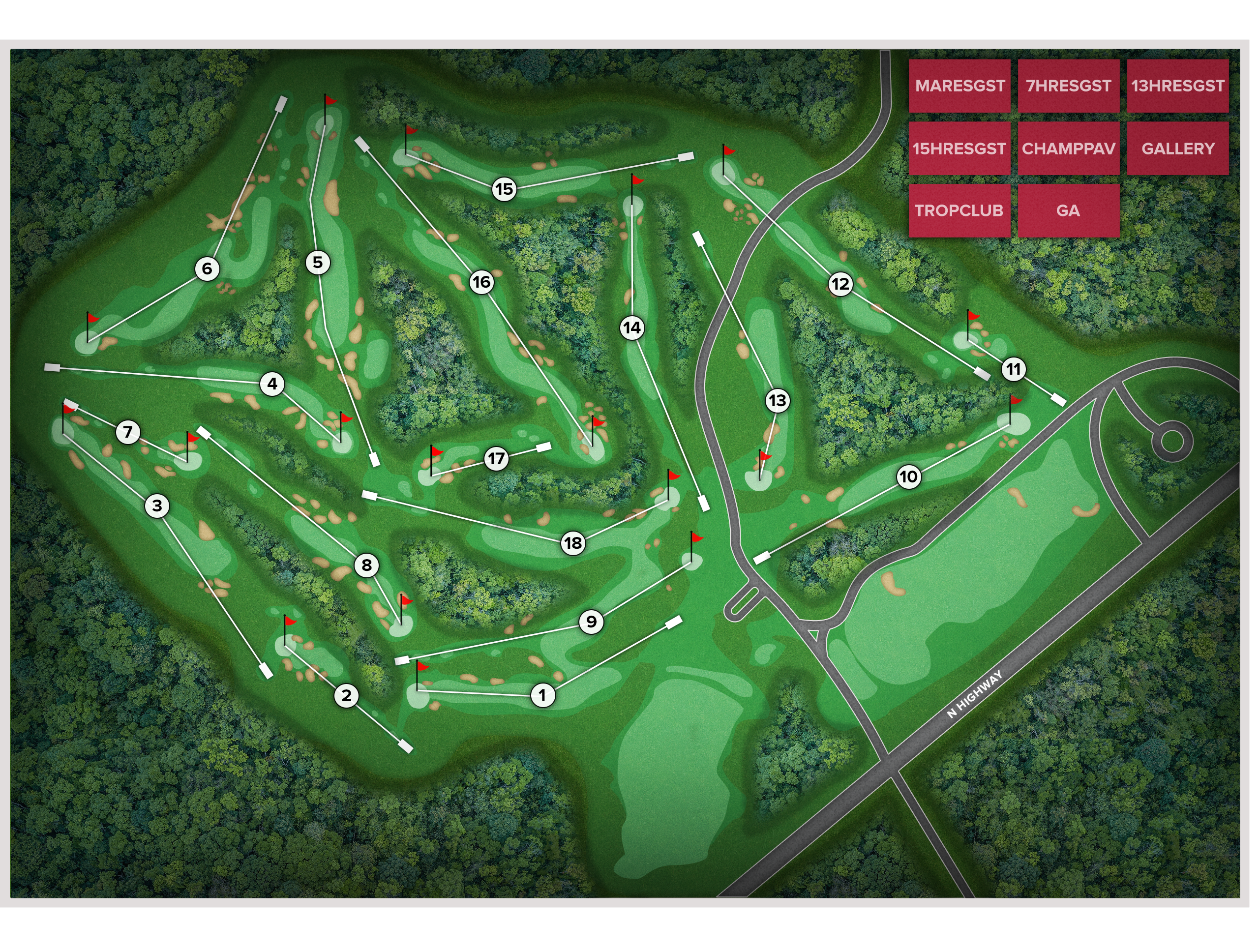The image size is (1259, 952).
Task: Click the hole 14 map marker
Action: point(632,328)
